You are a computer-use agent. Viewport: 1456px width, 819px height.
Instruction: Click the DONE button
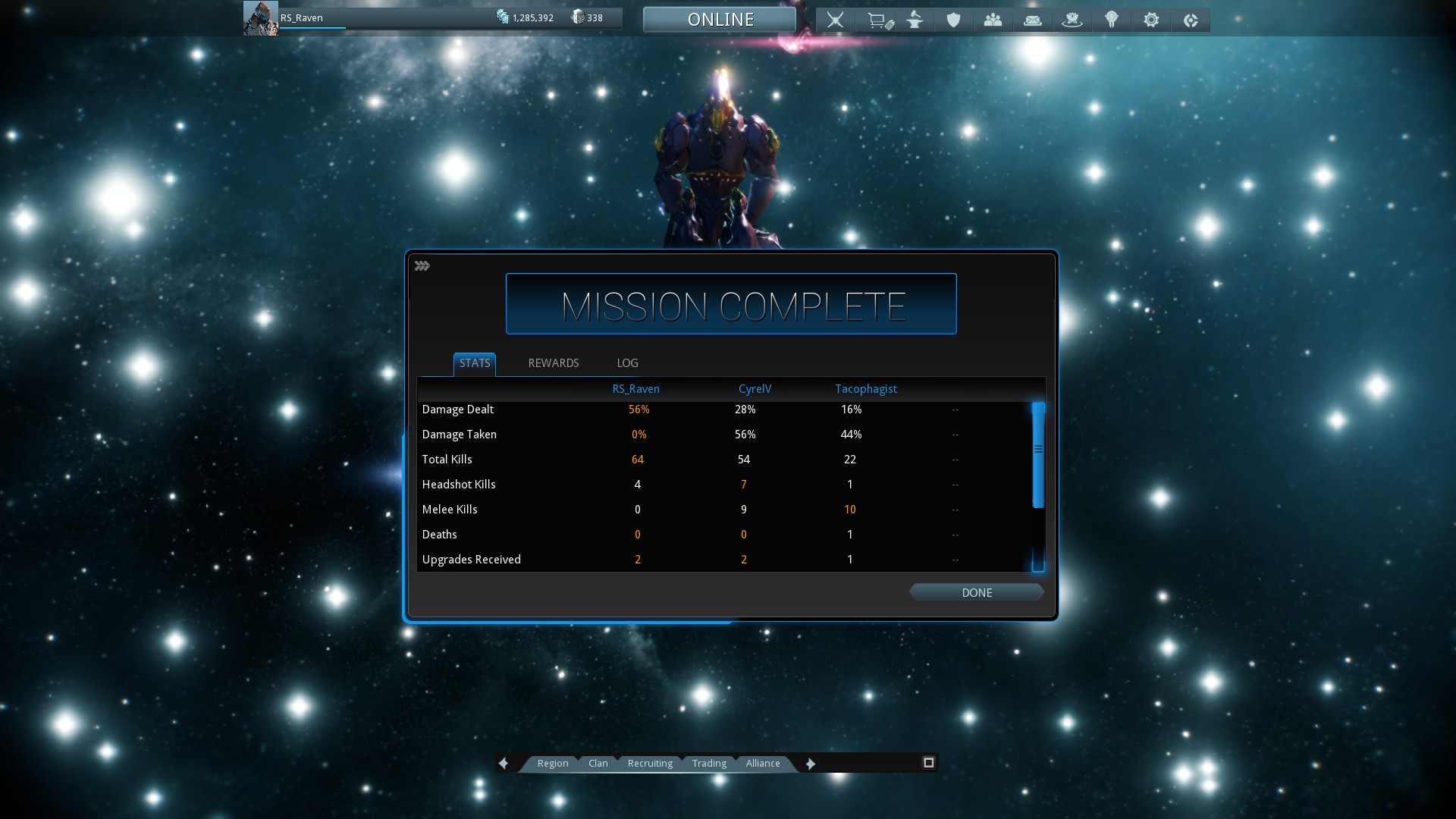click(x=976, y=592)
